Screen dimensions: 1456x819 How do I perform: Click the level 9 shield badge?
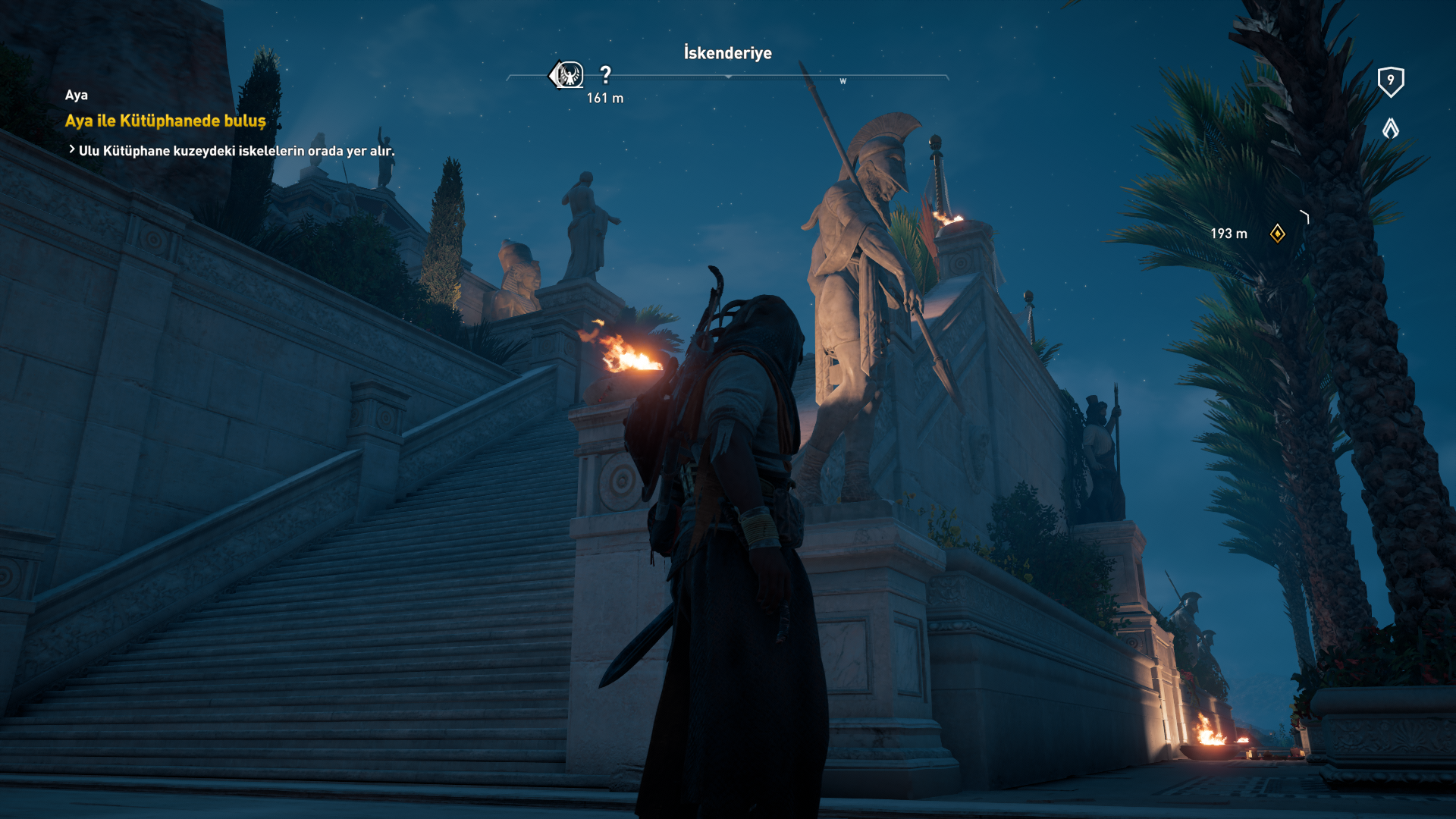click(x=1390, y=81)
